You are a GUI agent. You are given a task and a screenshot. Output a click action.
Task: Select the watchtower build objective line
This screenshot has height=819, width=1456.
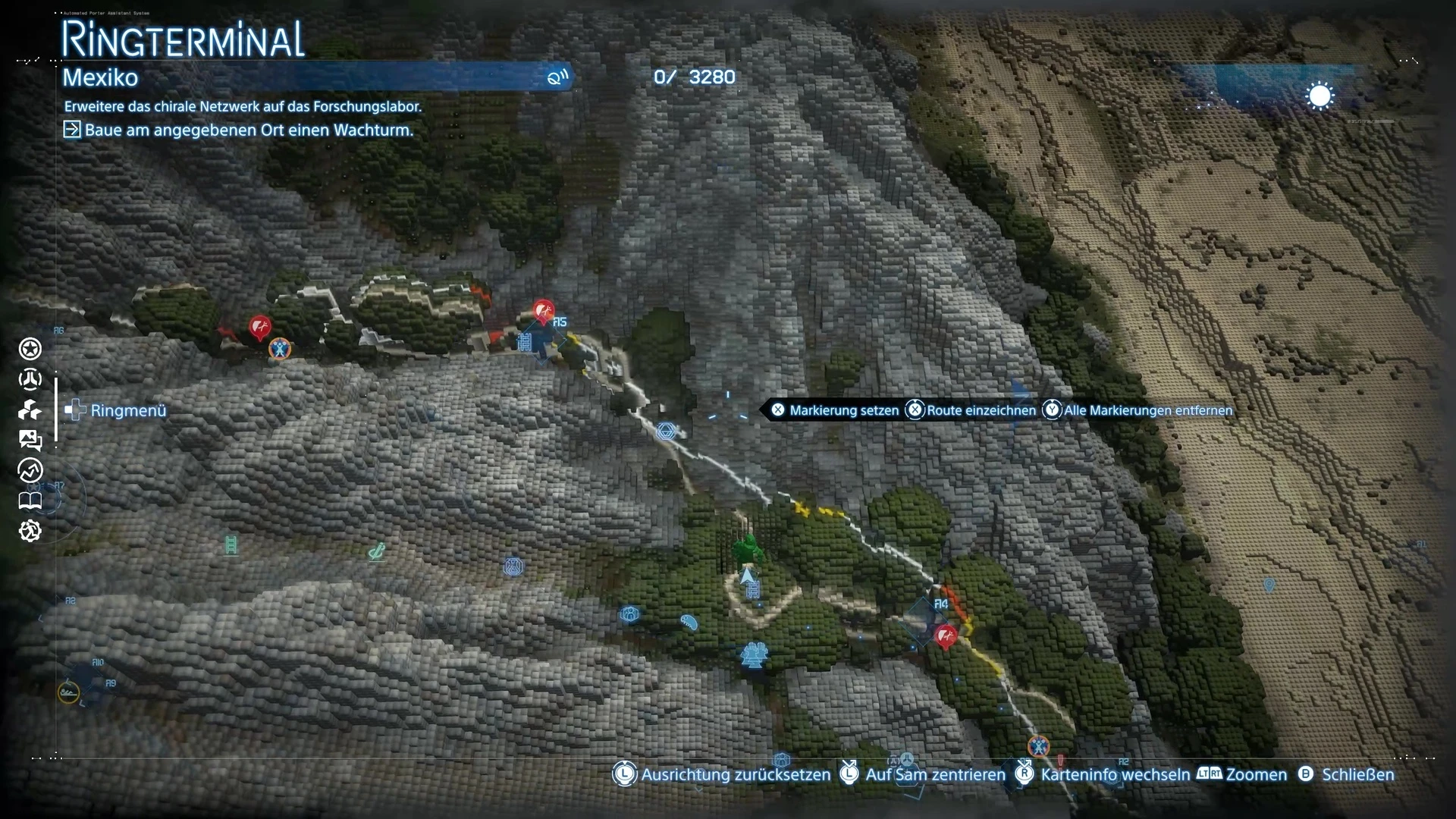(x=249, y=130)
